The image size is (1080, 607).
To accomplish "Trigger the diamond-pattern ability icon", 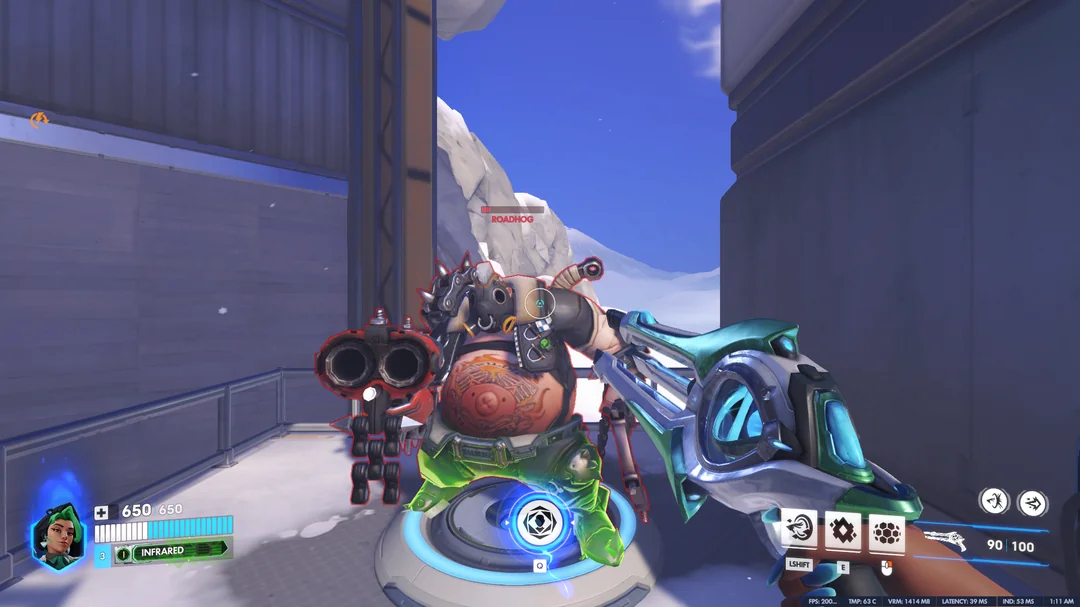I will (x=842, y=530).
